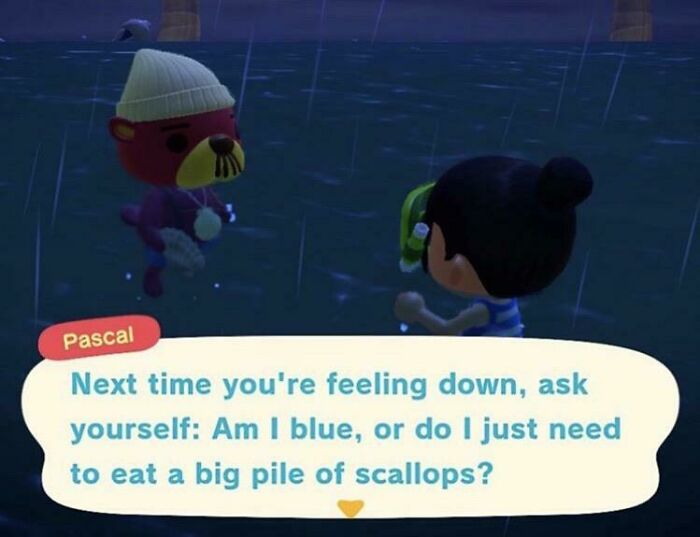Advance dialogue with the yellow continue arrow
The image size is (700, 537).
pos(349,508)
